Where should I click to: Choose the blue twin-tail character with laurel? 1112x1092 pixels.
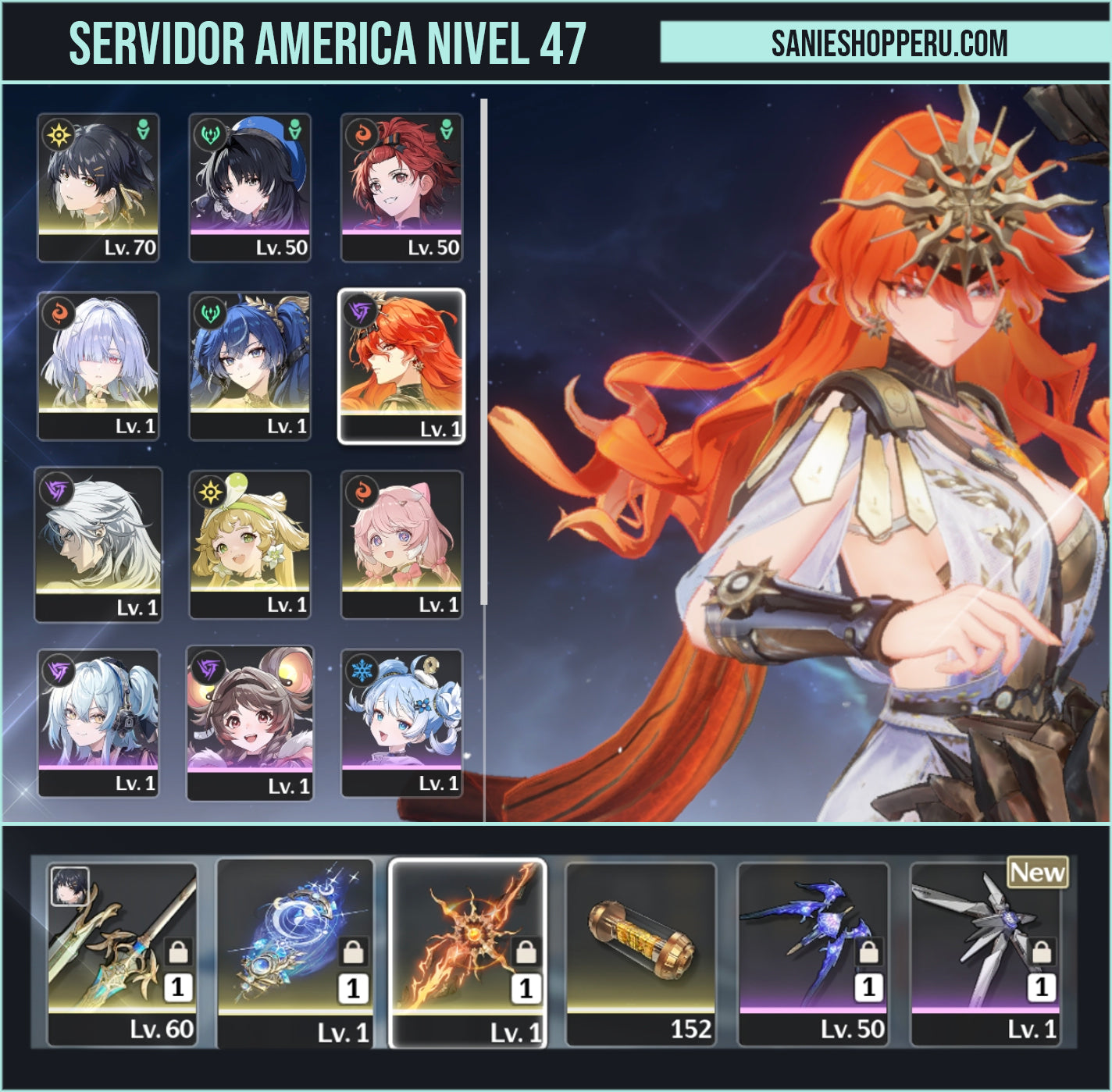pos(250,365)
